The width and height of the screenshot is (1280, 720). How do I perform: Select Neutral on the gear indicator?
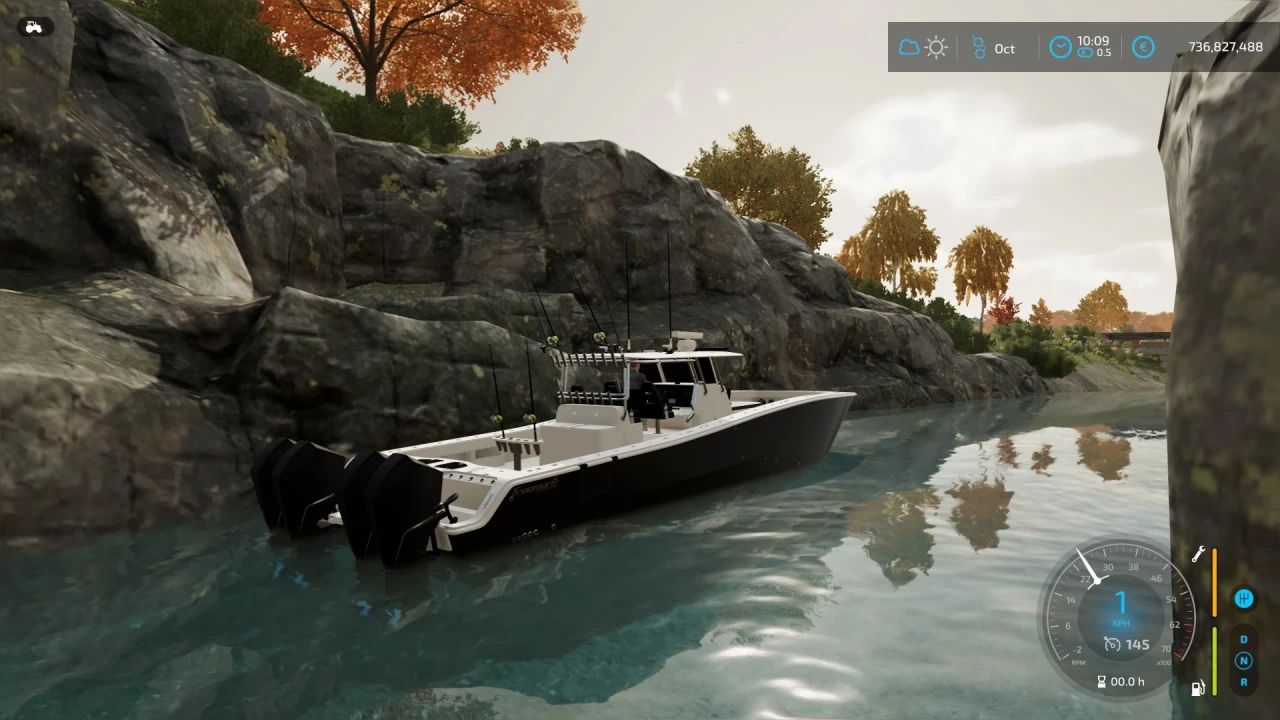pos(1243,660)
